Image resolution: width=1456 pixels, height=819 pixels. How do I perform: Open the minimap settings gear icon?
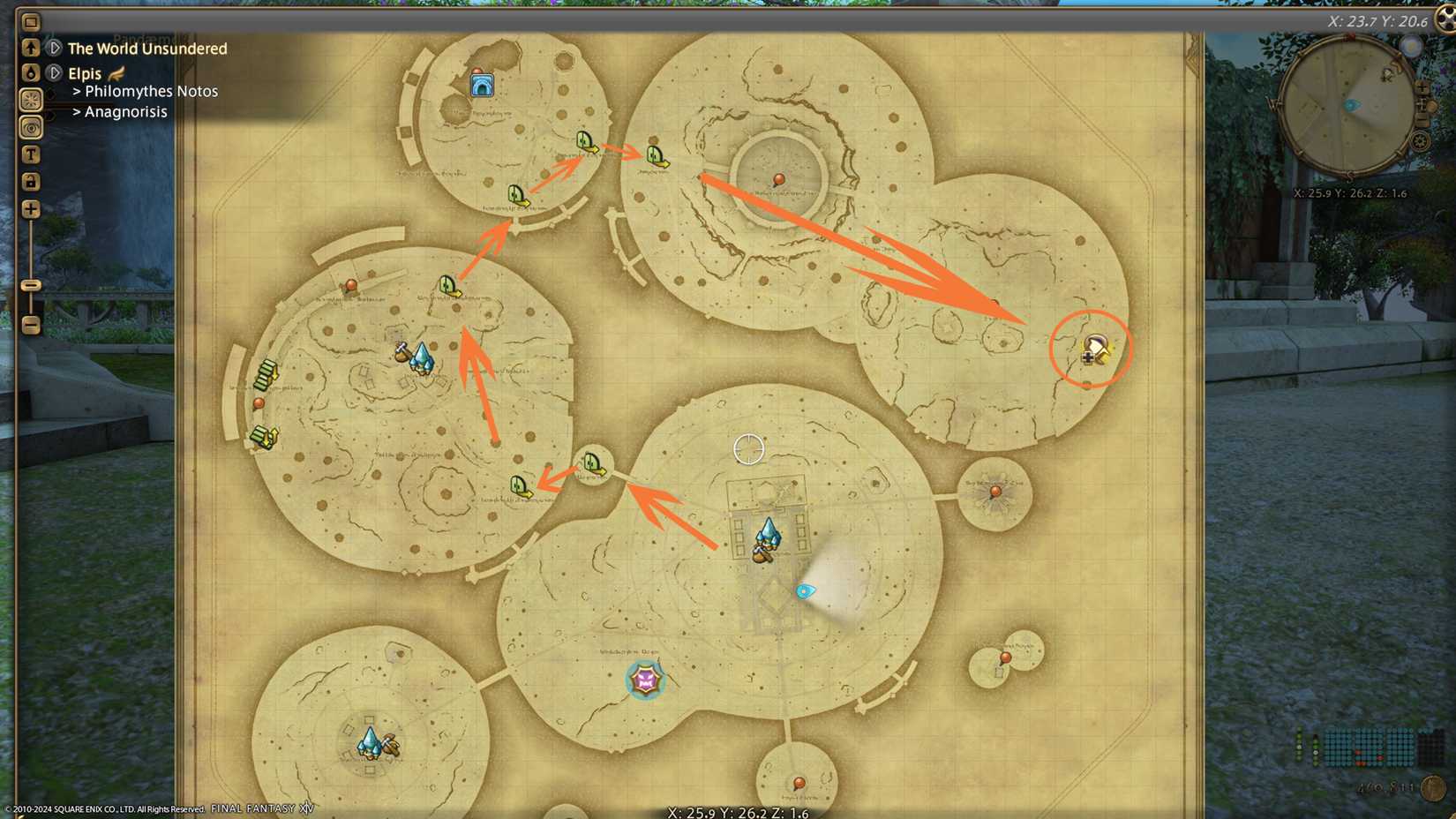click(1419, 140)
